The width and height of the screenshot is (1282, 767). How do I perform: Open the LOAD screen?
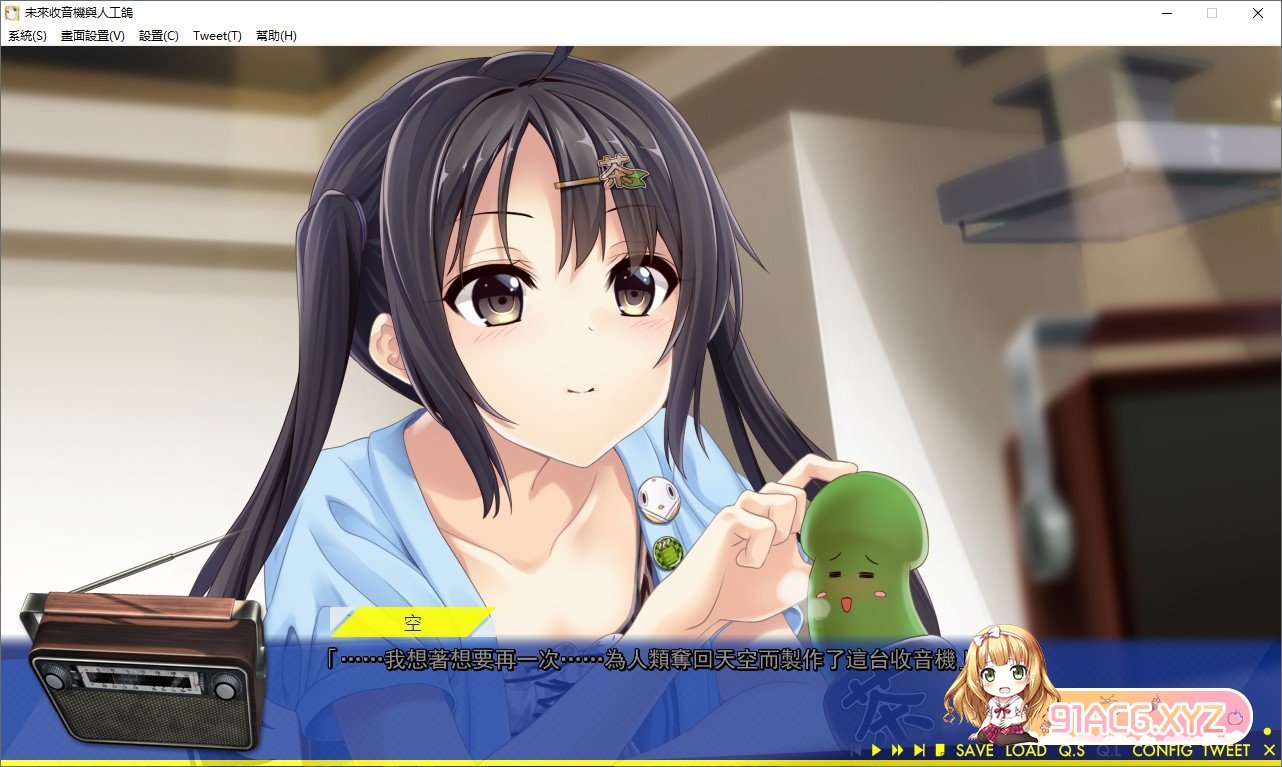click(x=1026, y=750)
